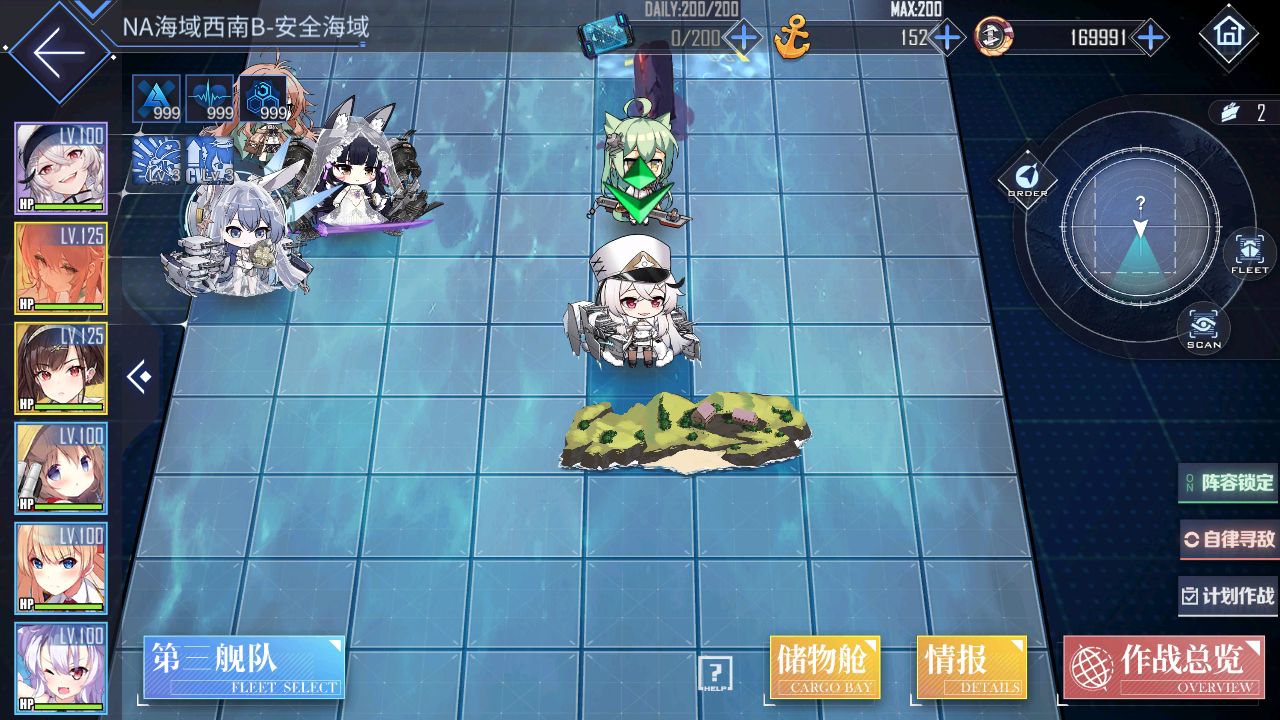
Task: Toggle 计划作战 planned battle
Action: pyautogui.click(x=1229, y=596)
